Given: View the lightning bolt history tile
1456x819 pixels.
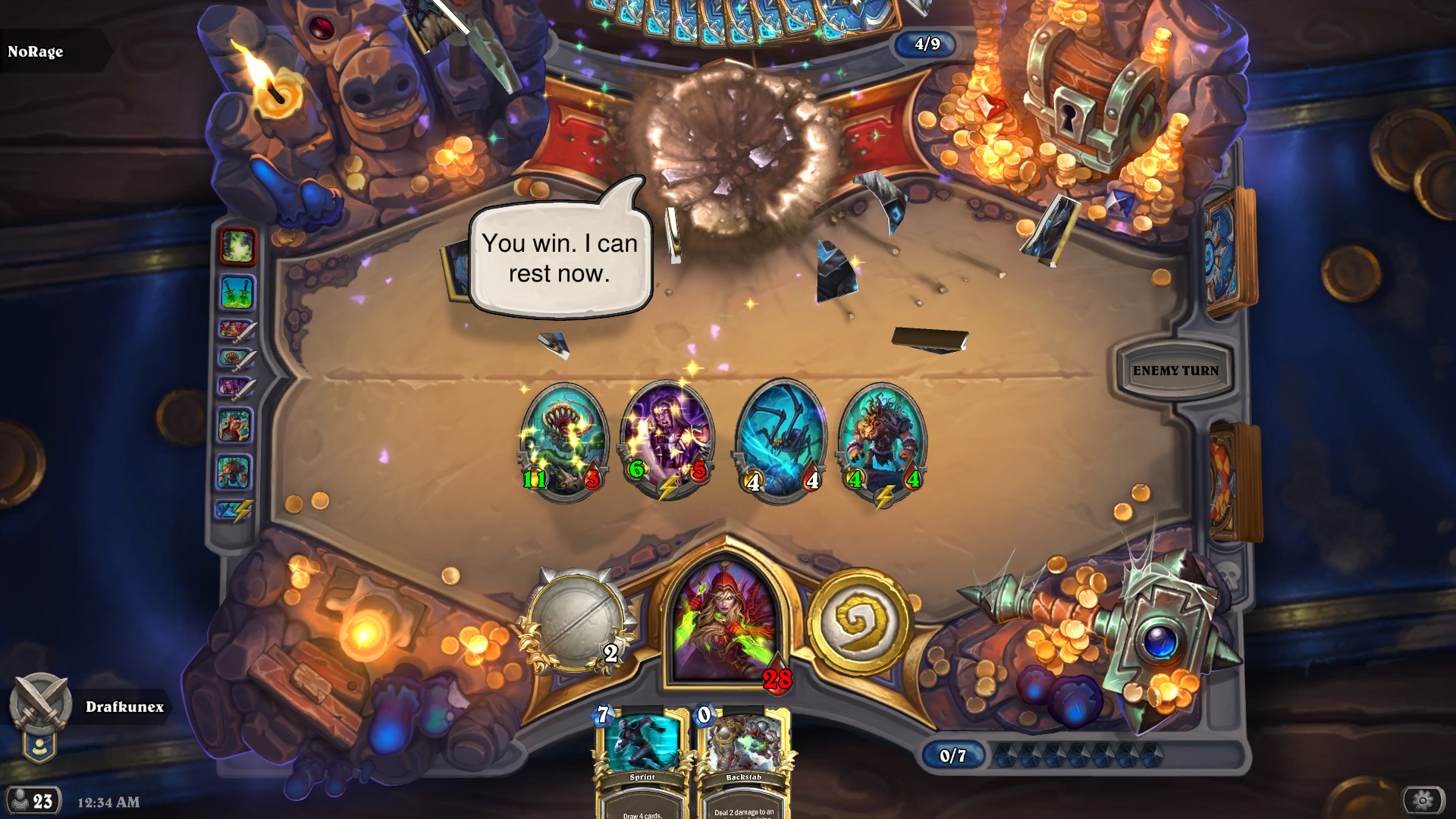Looking at the screenshot, I should point(234,510).
